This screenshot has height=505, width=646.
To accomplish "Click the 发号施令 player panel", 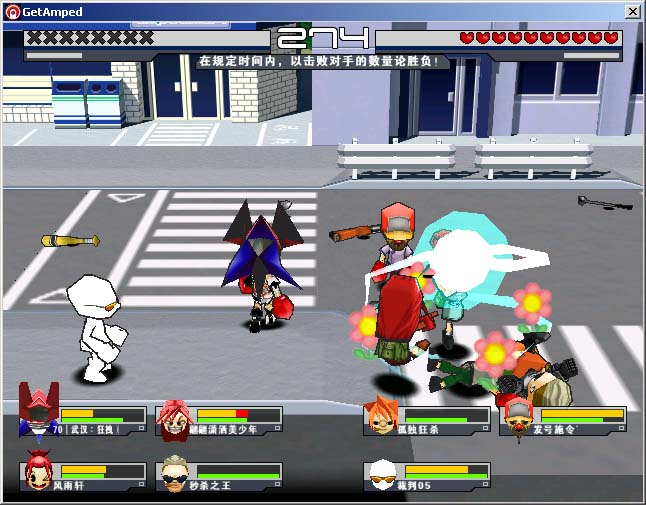I will 562,421.
